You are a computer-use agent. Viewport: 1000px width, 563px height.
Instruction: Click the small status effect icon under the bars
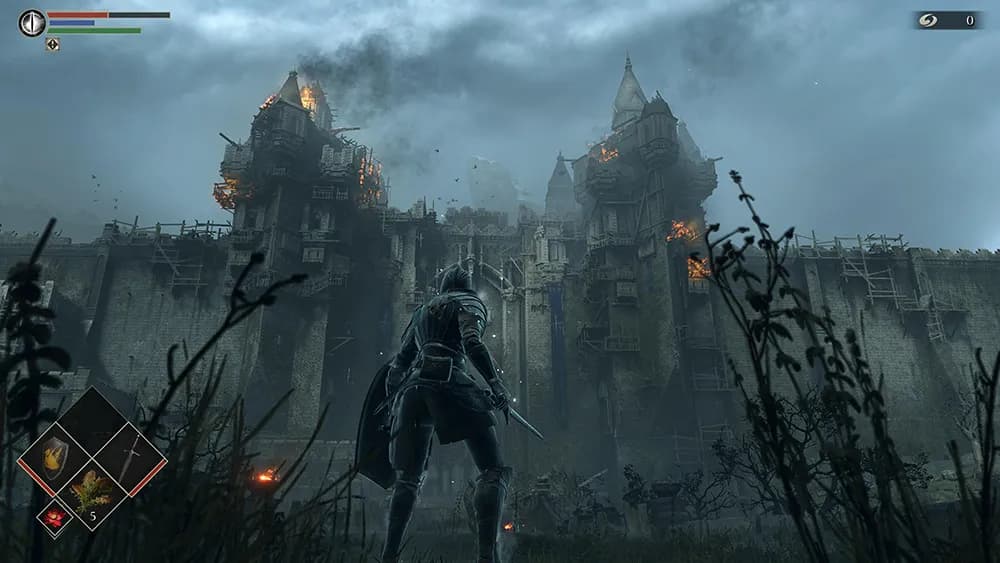tap(52, 44)
